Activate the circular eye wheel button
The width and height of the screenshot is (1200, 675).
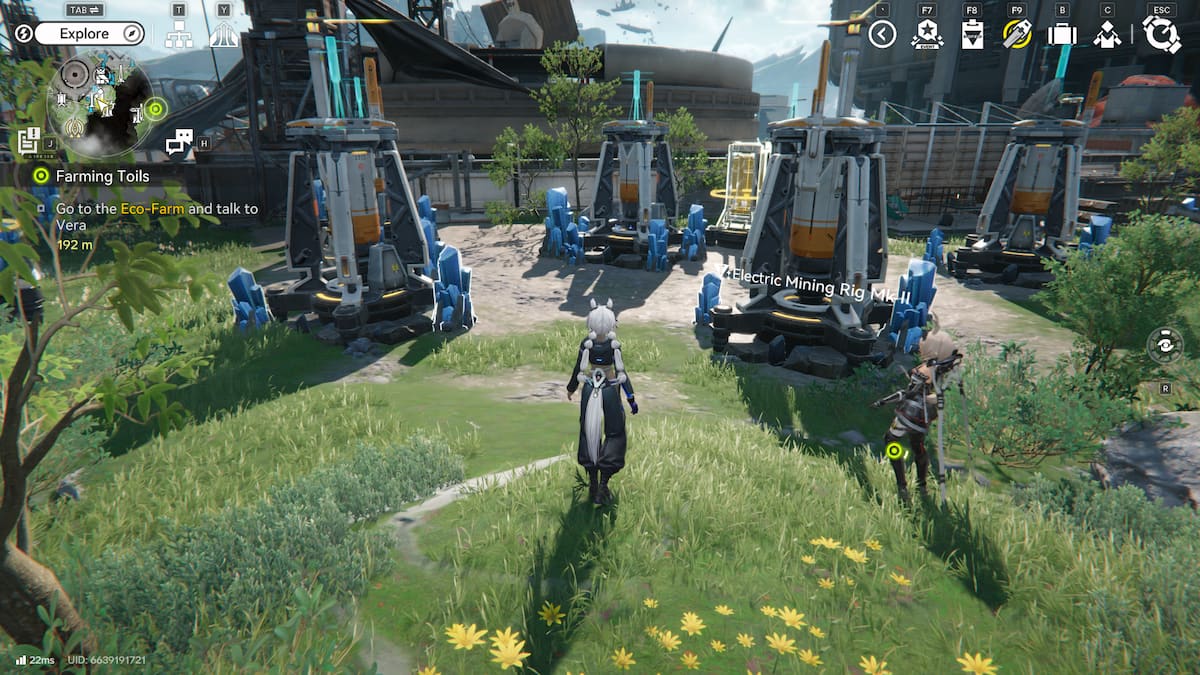(x=1165, y=345)
